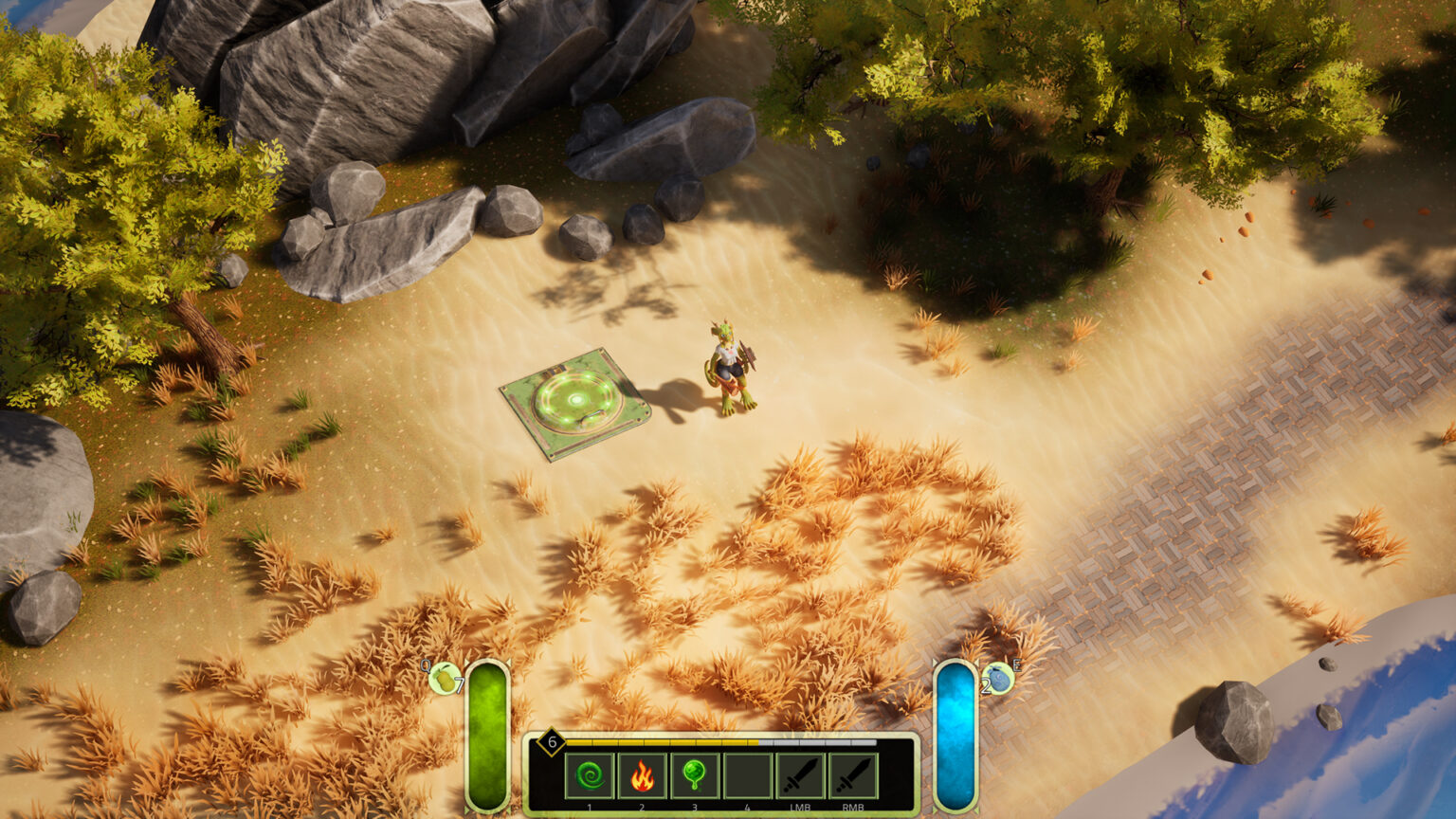This screenshot has height=819, width=1456.
Task: Select the empty fourth ability slot
Action: point(748,776)
